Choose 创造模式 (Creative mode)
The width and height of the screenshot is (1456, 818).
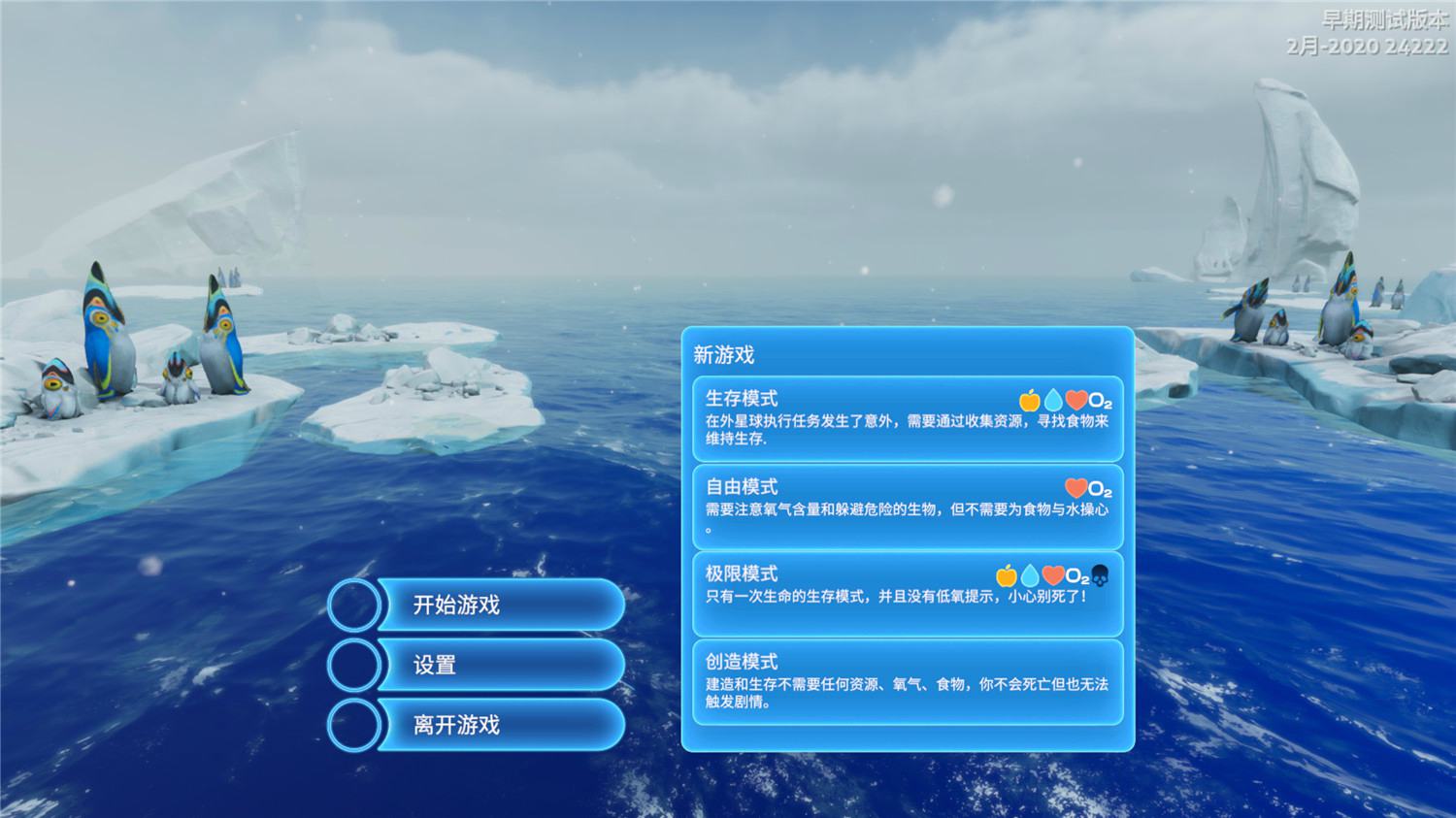(x=907, y=681)
